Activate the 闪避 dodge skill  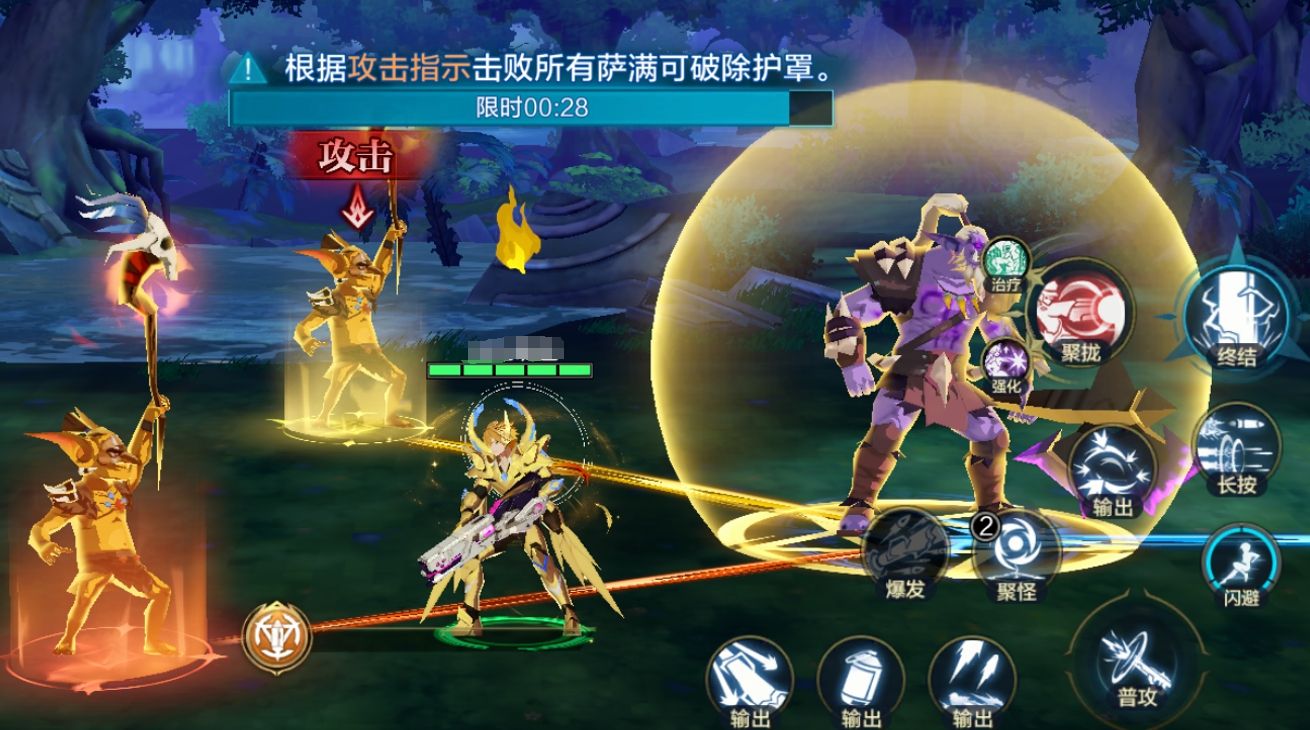(1242, 564)
